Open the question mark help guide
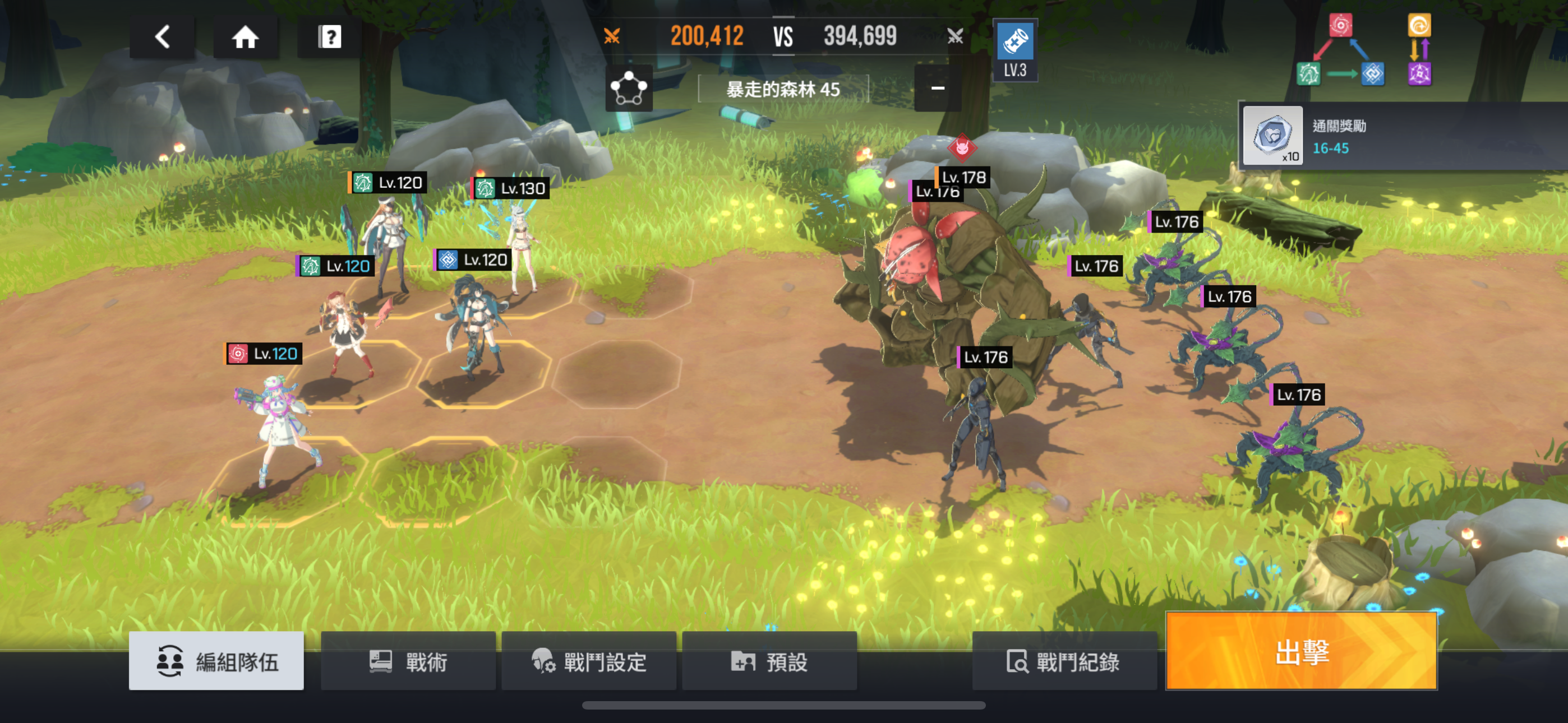Screen dimensions: 1568x723 [x=329, y=37]
